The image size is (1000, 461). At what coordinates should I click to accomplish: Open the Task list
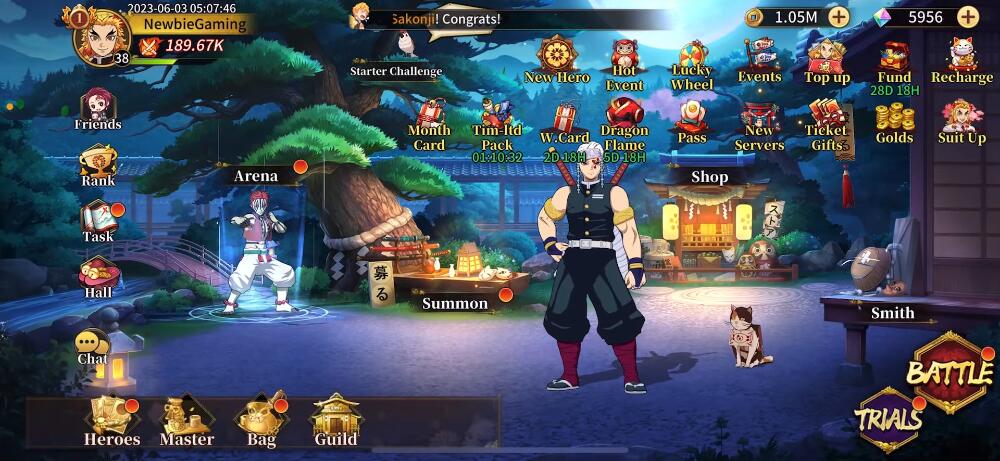[x=98, y=222]
